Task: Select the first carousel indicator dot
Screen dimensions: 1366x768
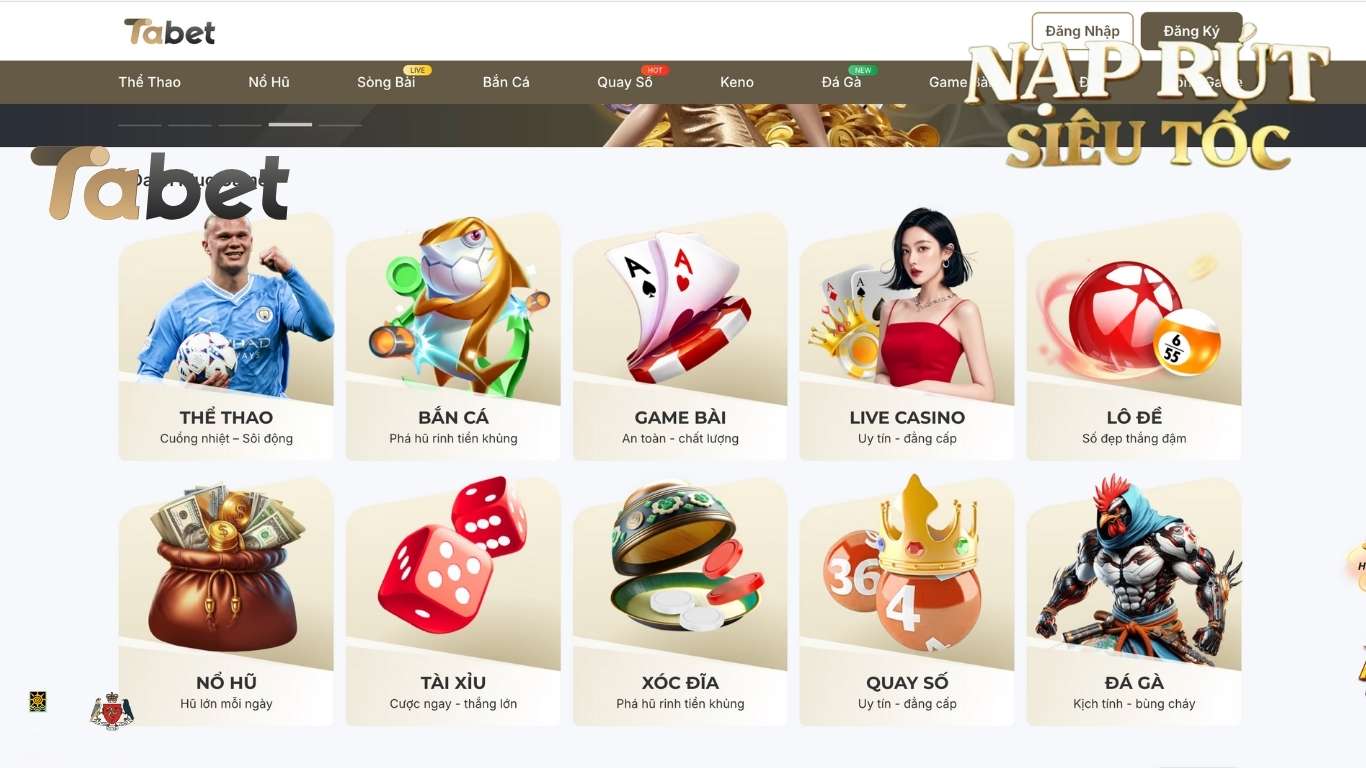Action: (x=139, y=125)
